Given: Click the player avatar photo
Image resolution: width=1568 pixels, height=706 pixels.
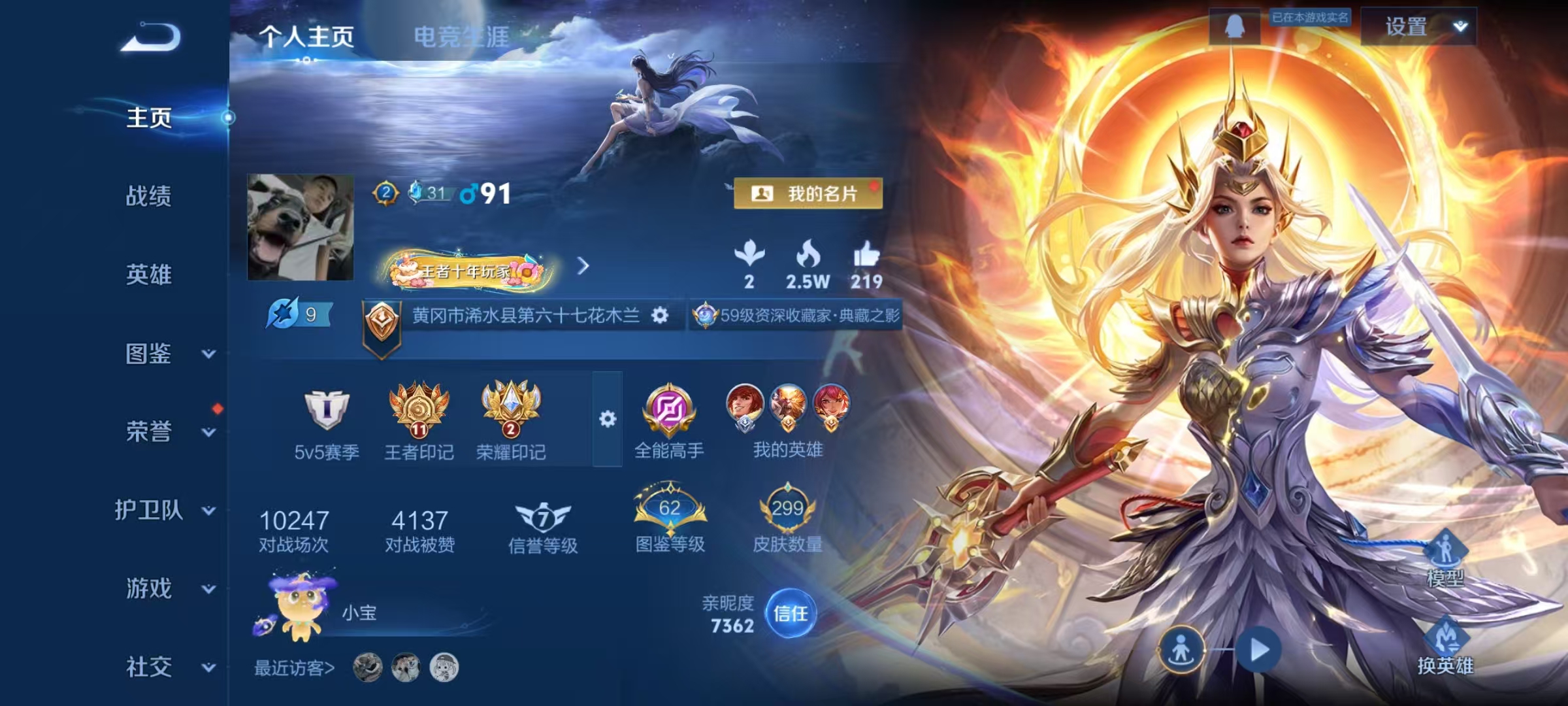Looking at the screenshot, I should pos(301,227).
